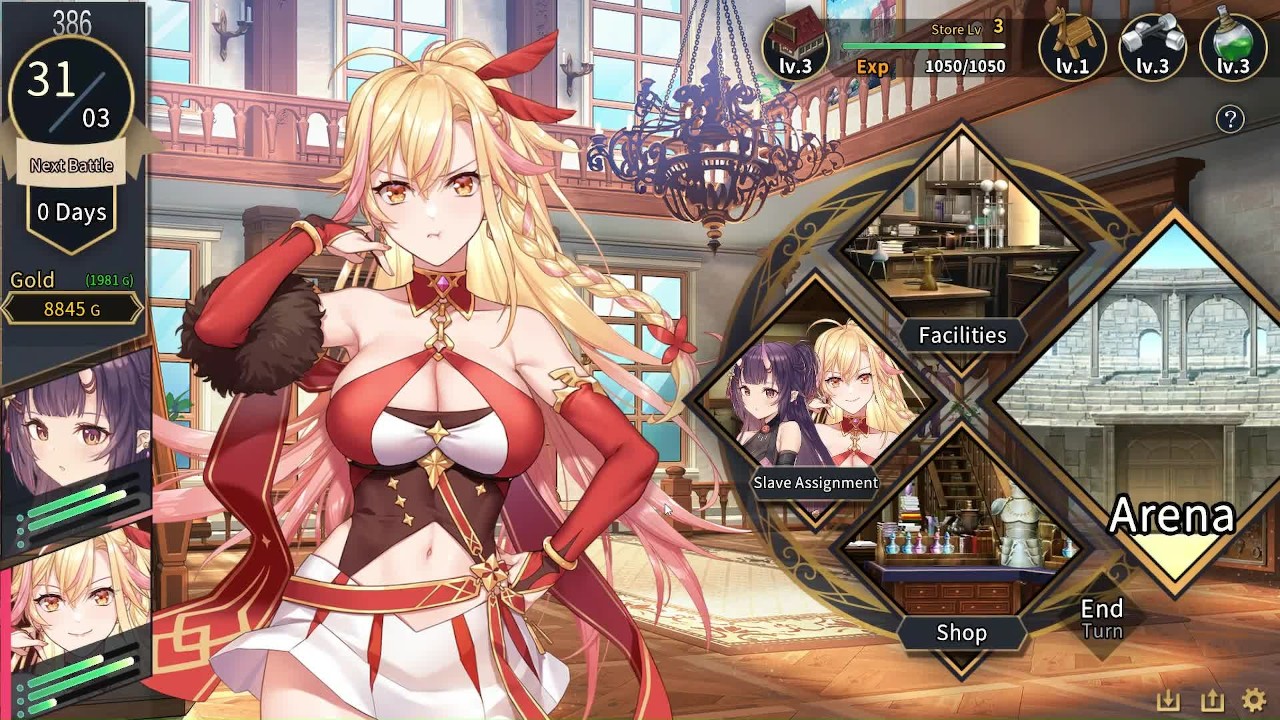This screenshot has width=1280, height=720.
Task: Open the question mark help button
Action: pos(1230,119)
